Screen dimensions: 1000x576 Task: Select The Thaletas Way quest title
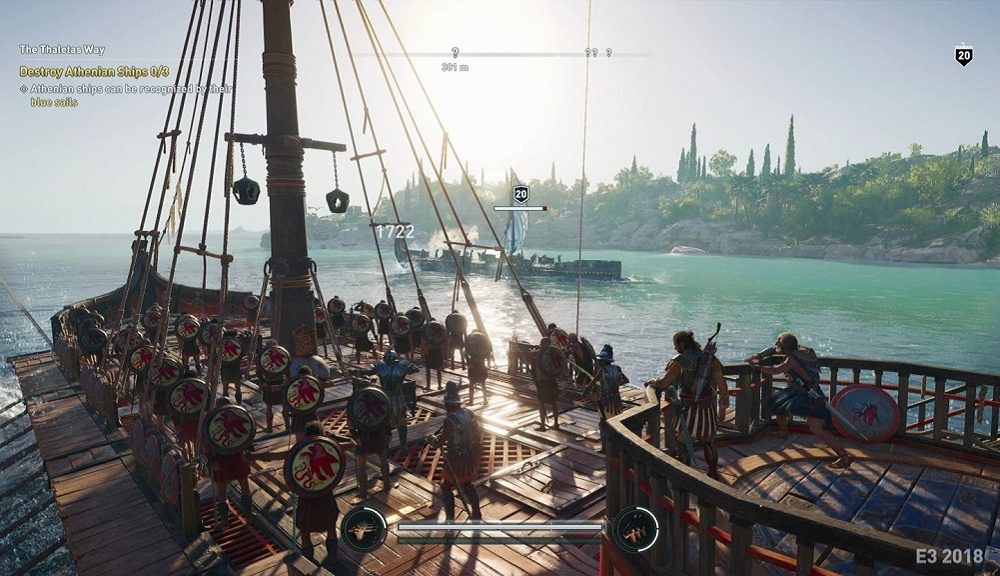point(61,49)
